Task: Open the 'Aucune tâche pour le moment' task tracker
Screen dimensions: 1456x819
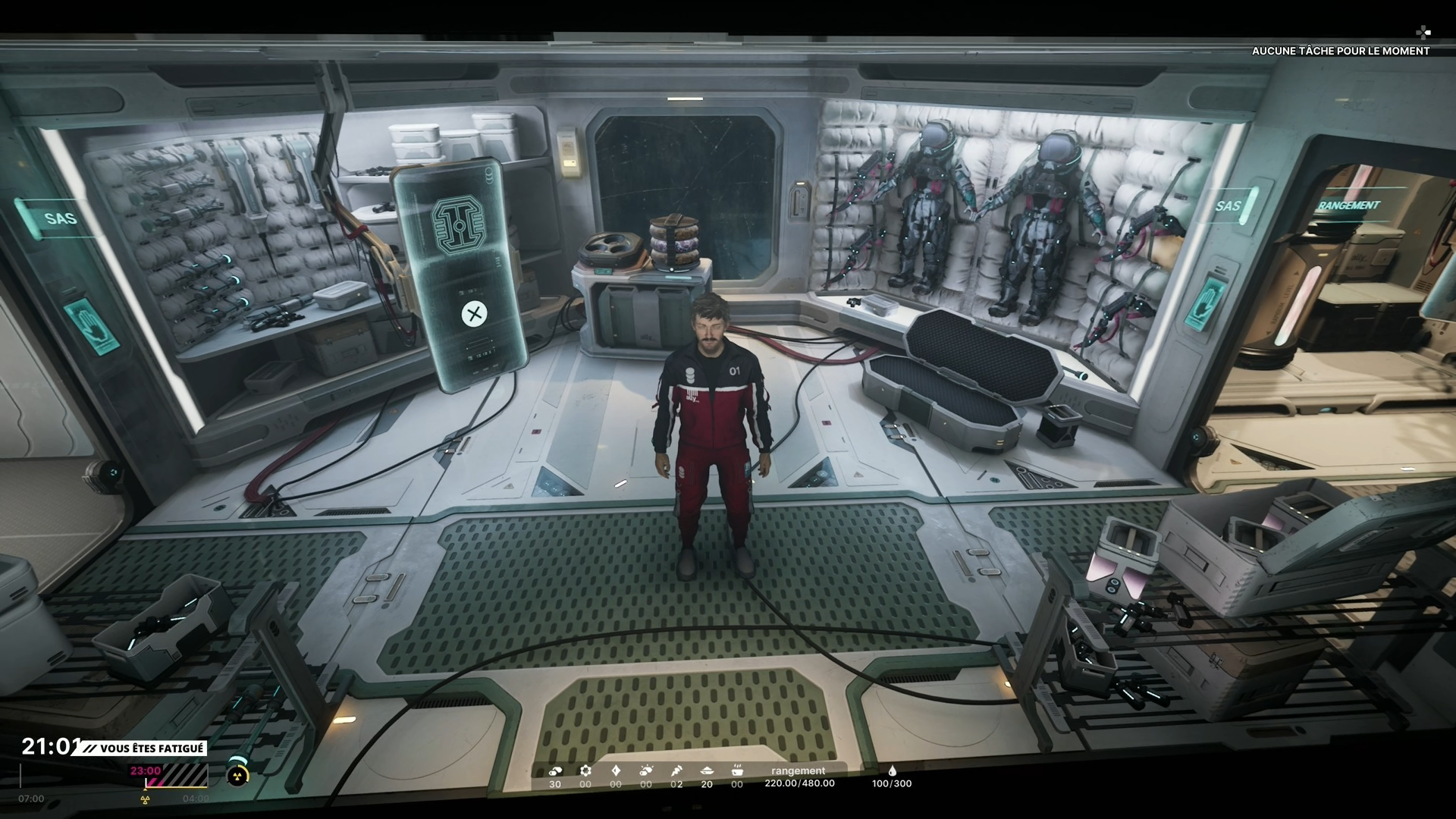Action: [x=1340, y=51]
